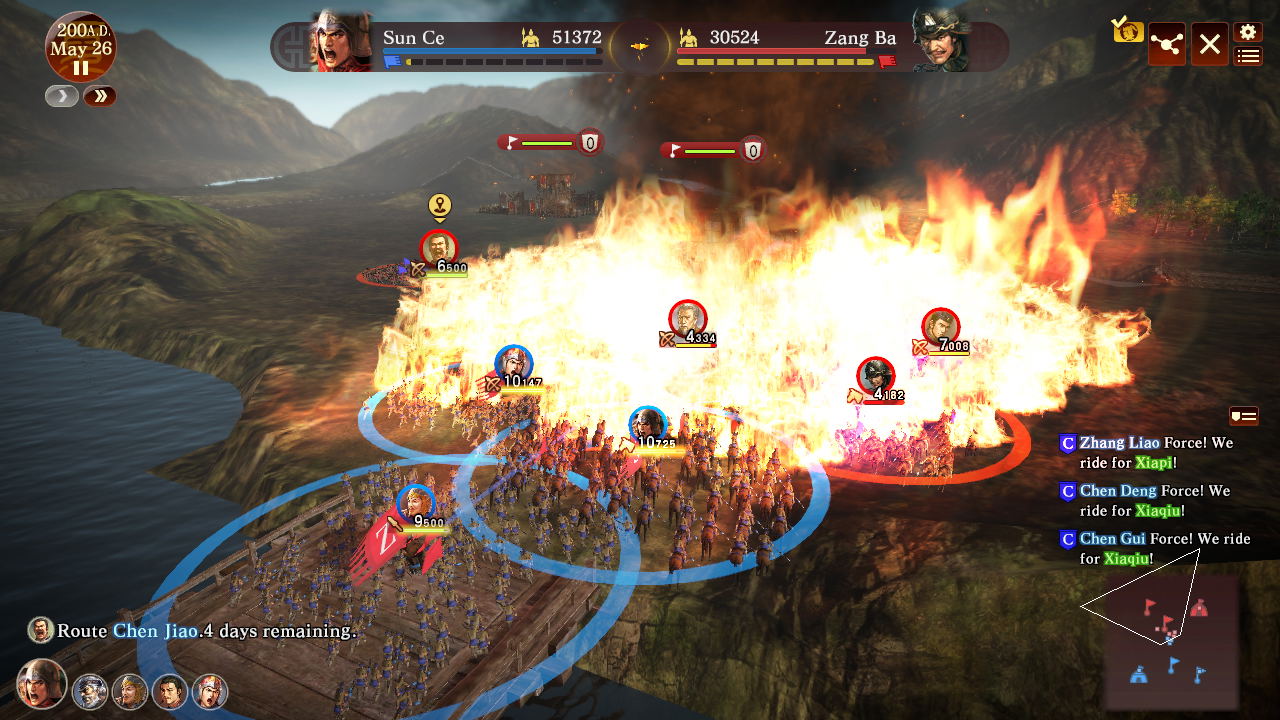Screen dimensions: 1280x720
Task: Set battle speed to single arrow
Action: (61, 96)
